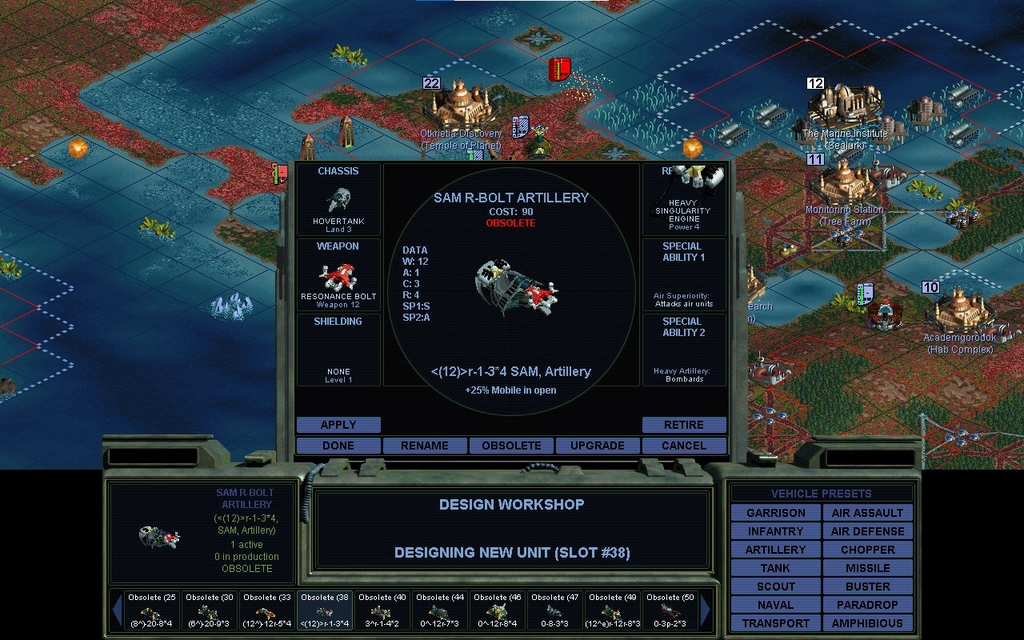Screen dimensions: 1024x640
Task: Open the Chassis selection panel
Action: [338, 199]
